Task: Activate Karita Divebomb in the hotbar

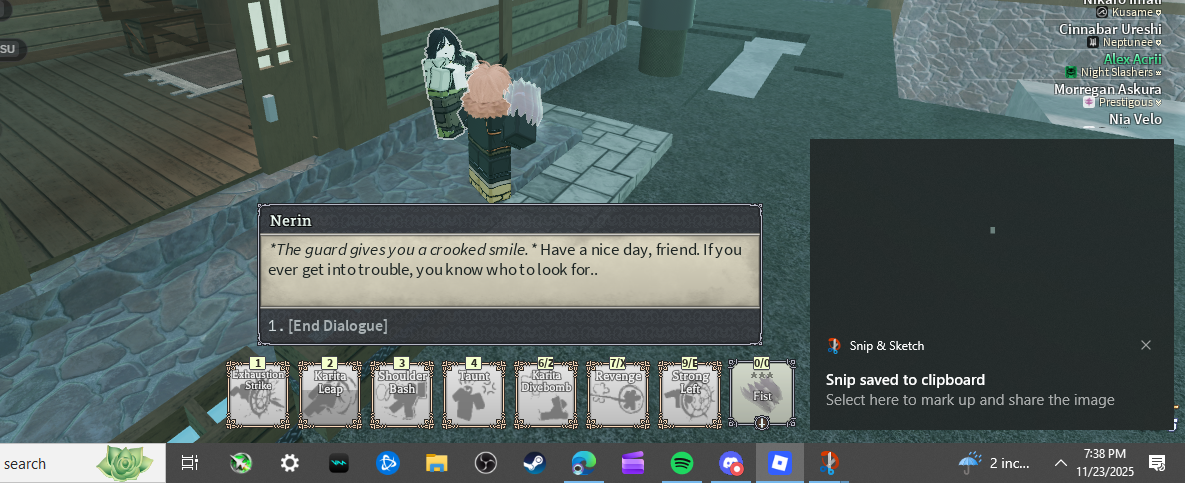Action: tap(546, 395)
